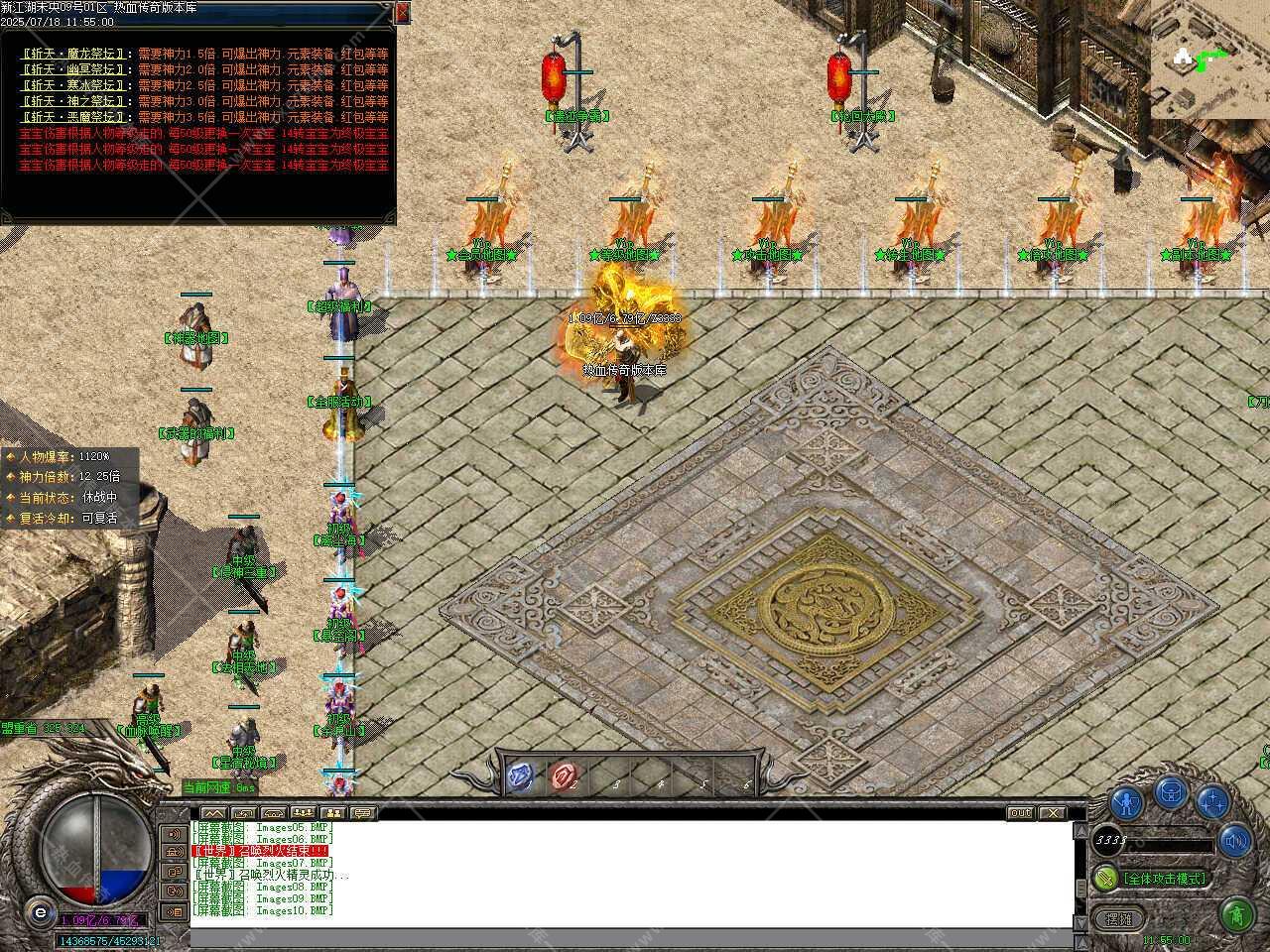The height and width of the screenshot is (952, 1270).
Task: Go to the 斩天·神之祭坛 link
Action: point(74,101)
